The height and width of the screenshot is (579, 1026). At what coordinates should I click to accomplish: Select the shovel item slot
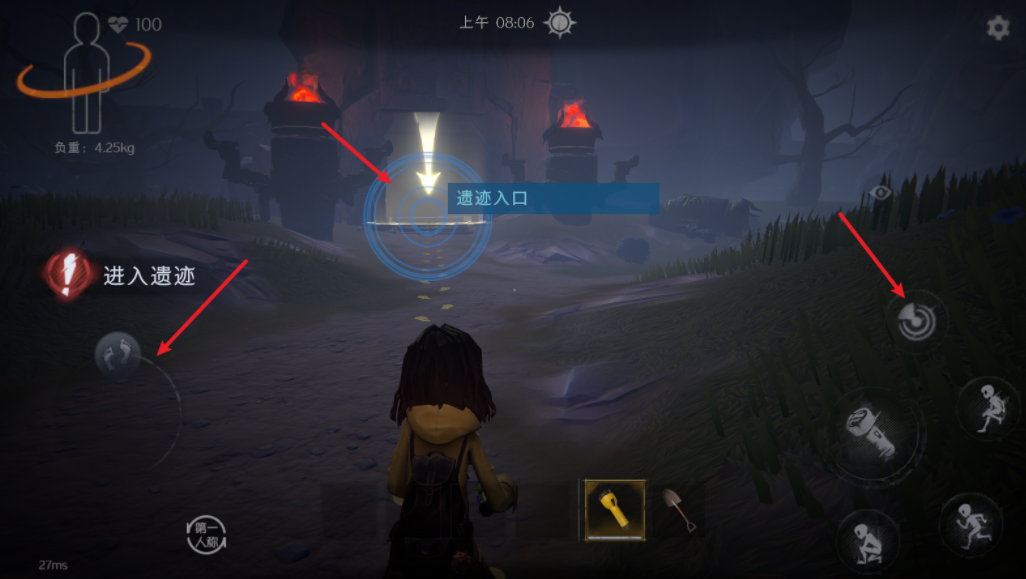[x=680, y=509]
